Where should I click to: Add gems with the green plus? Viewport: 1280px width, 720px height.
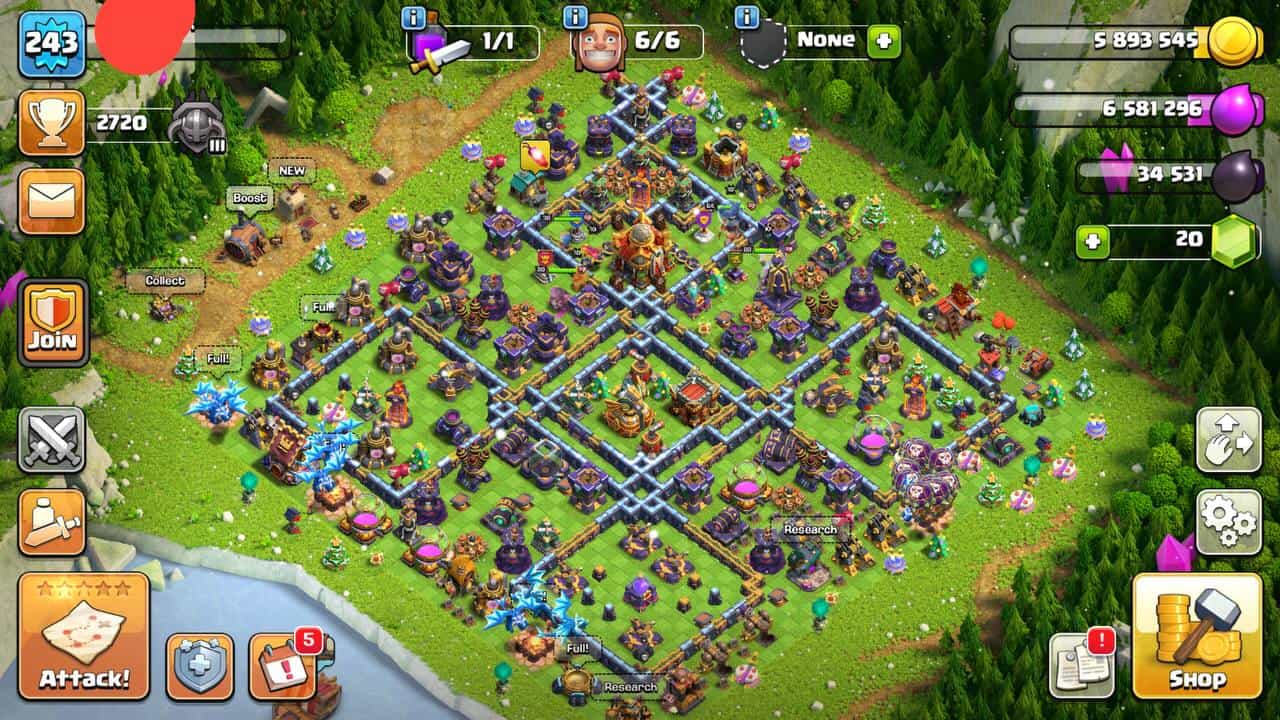click(x=1093, y=241)
